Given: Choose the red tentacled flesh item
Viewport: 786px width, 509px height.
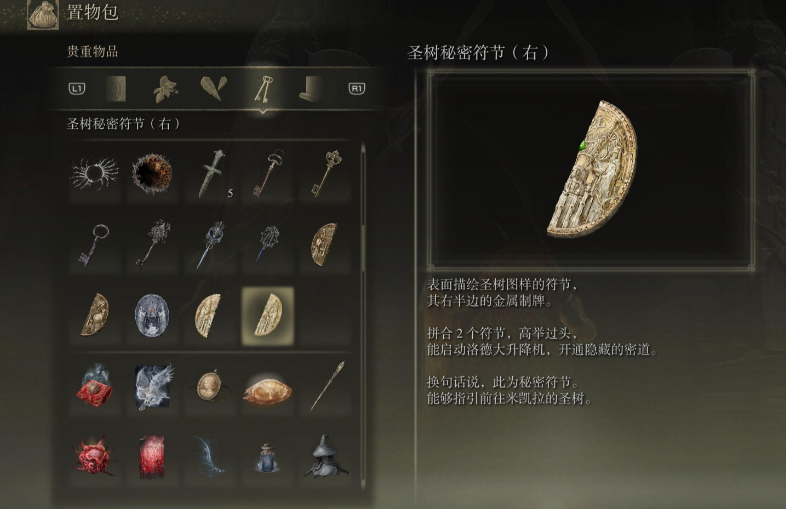Looking at the screenshot, I should point(95,454).
